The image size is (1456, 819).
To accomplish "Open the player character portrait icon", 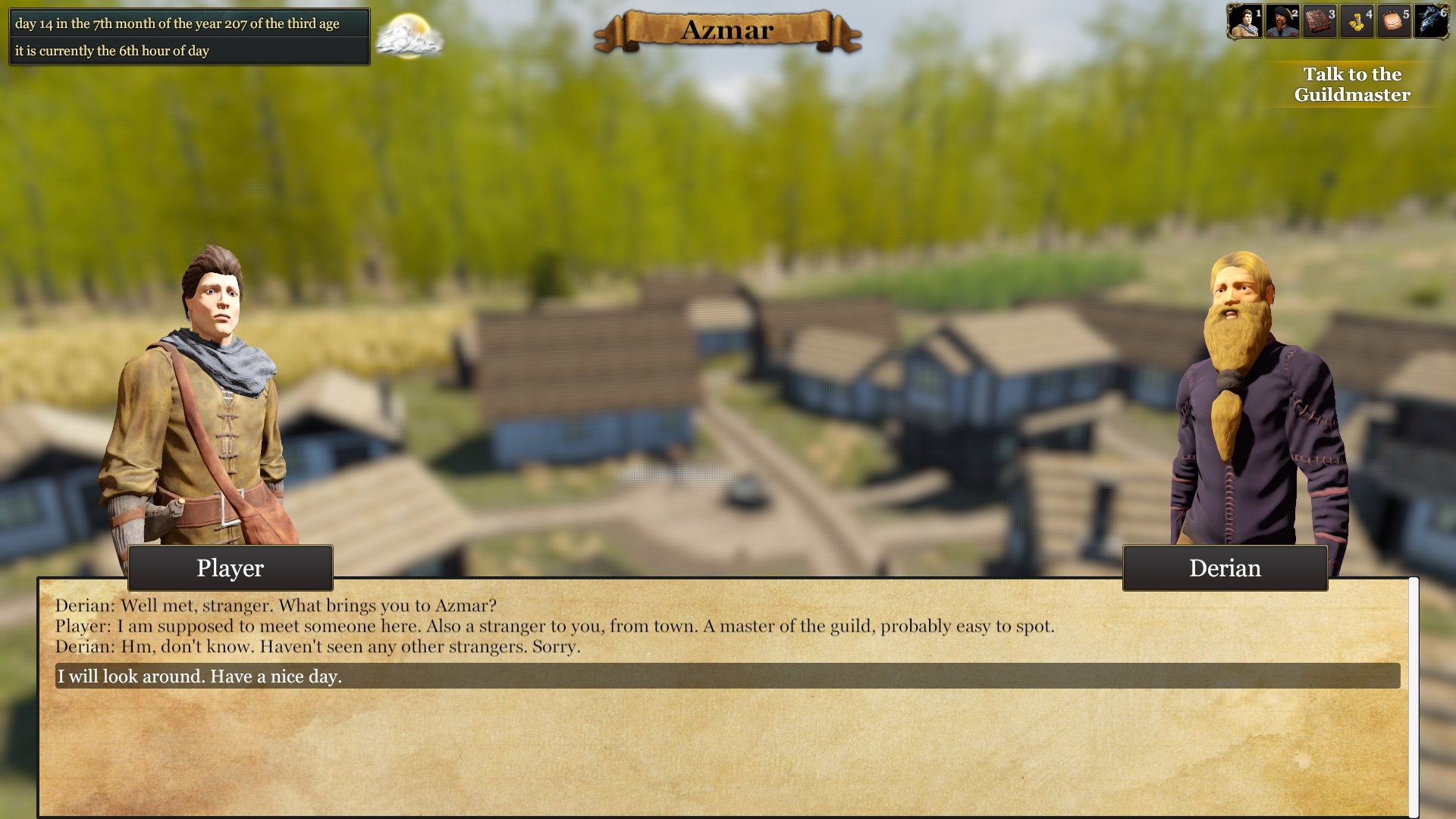I will (x=1244, y=21).
